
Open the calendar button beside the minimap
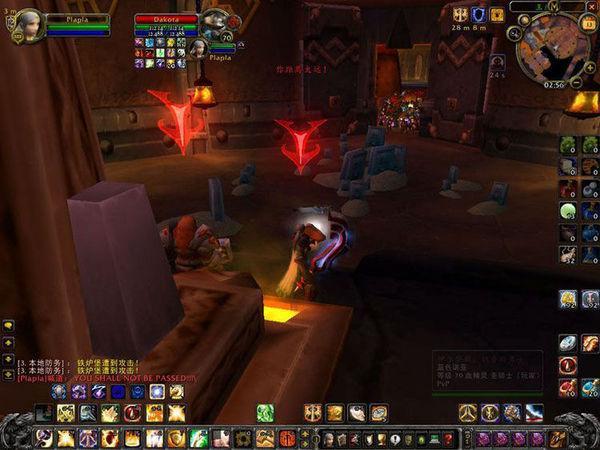(588, 24)
